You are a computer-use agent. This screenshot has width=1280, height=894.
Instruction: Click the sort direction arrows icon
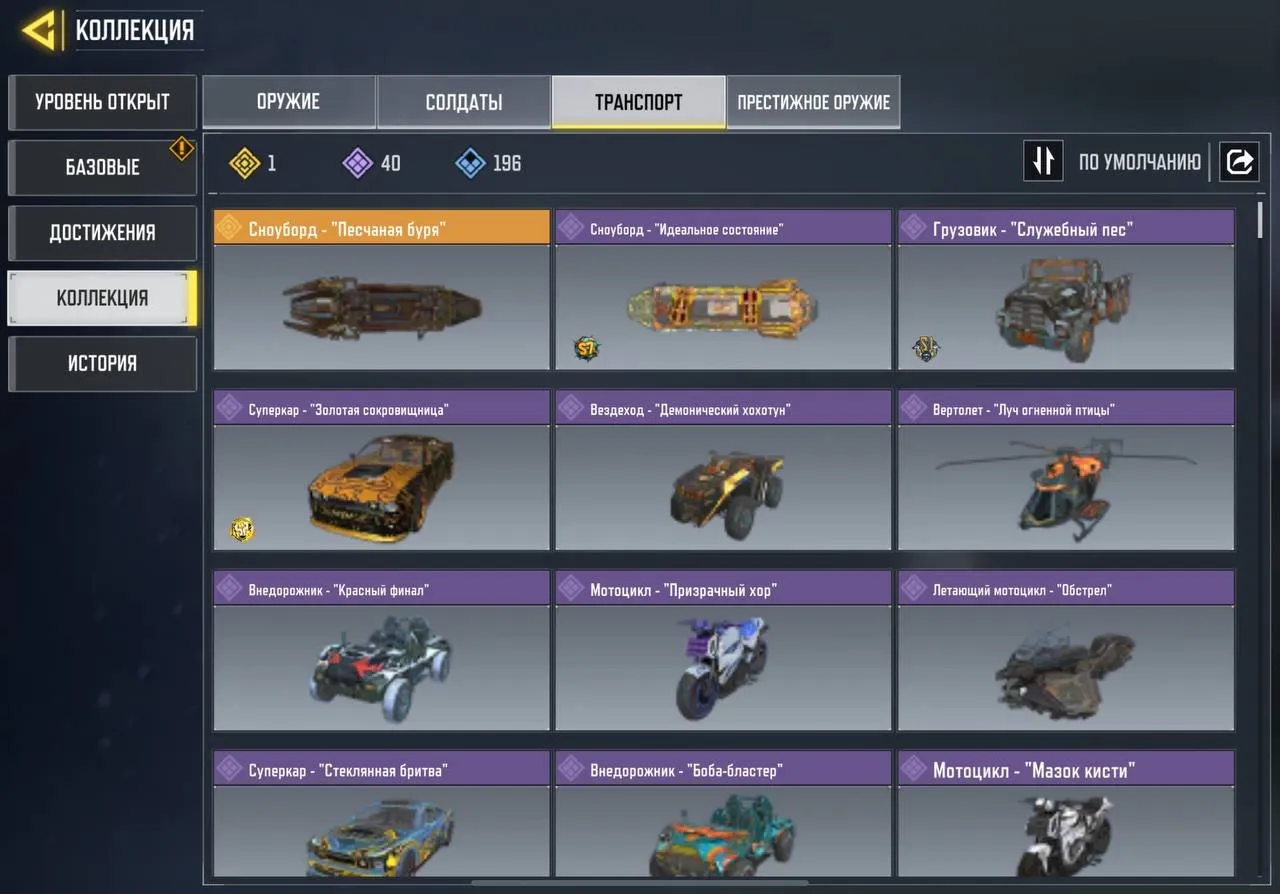pyautogui.click(x=1043, y=160)
